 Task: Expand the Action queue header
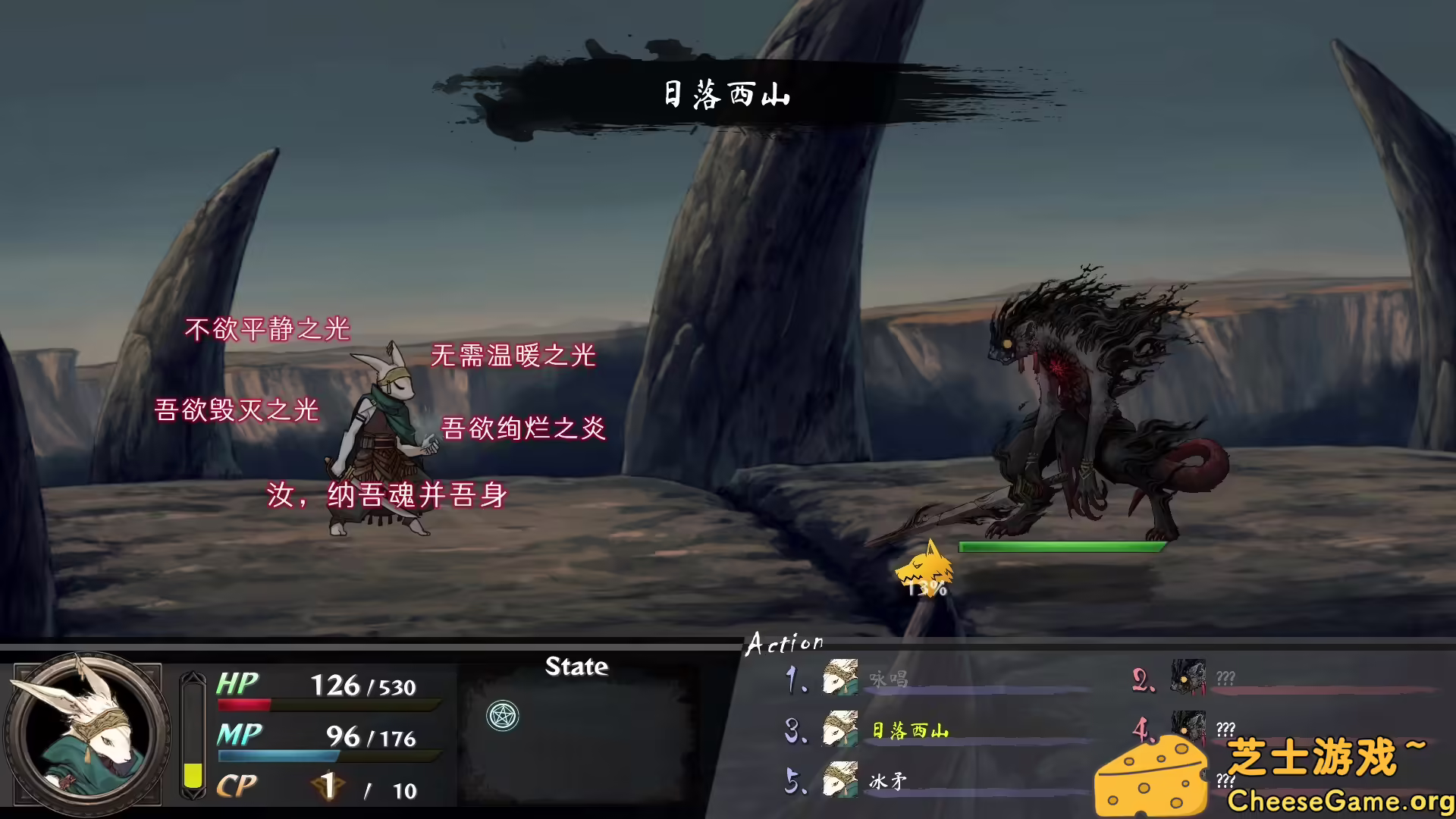785,642
